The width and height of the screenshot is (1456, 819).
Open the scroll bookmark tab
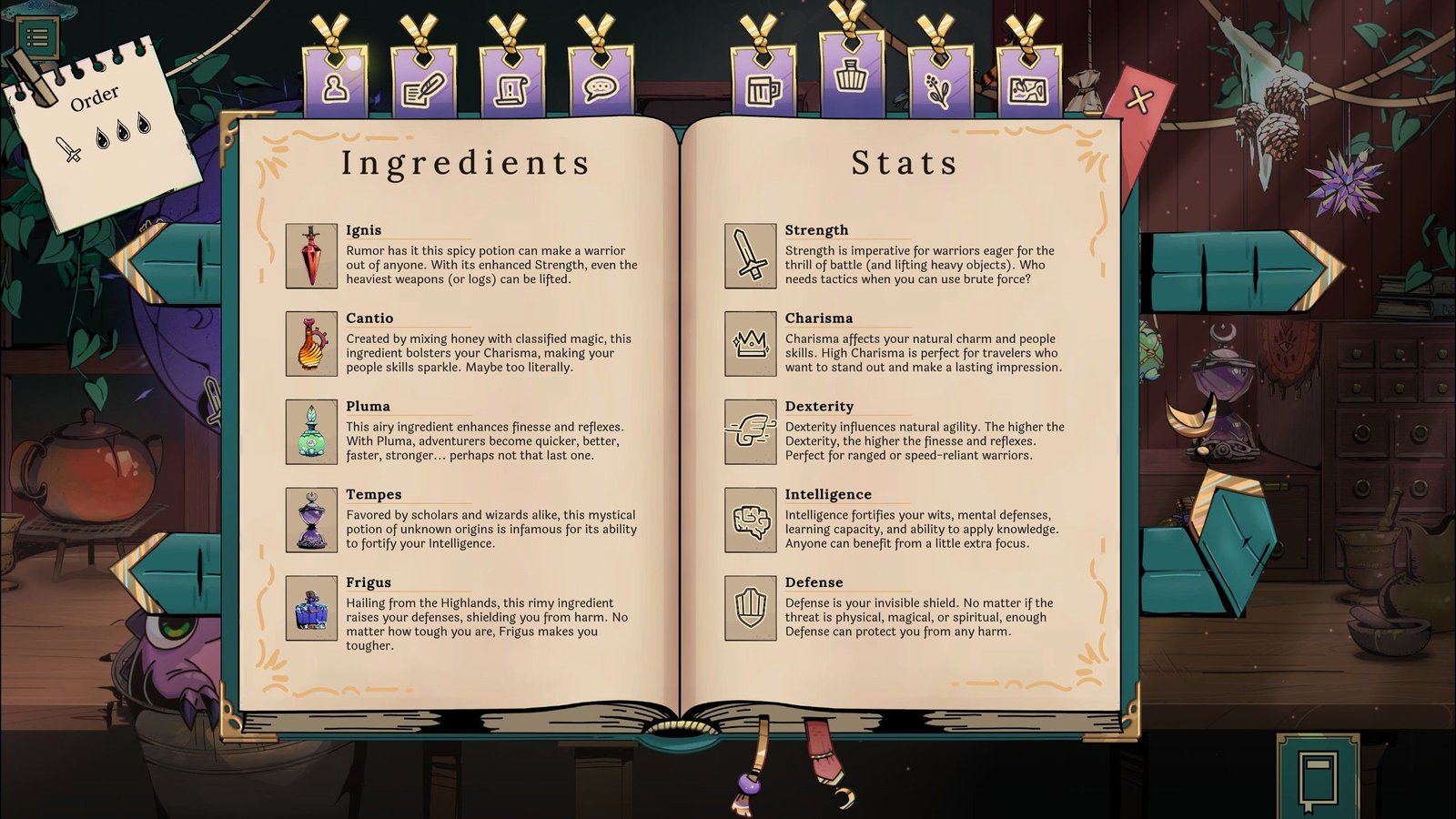512,86
